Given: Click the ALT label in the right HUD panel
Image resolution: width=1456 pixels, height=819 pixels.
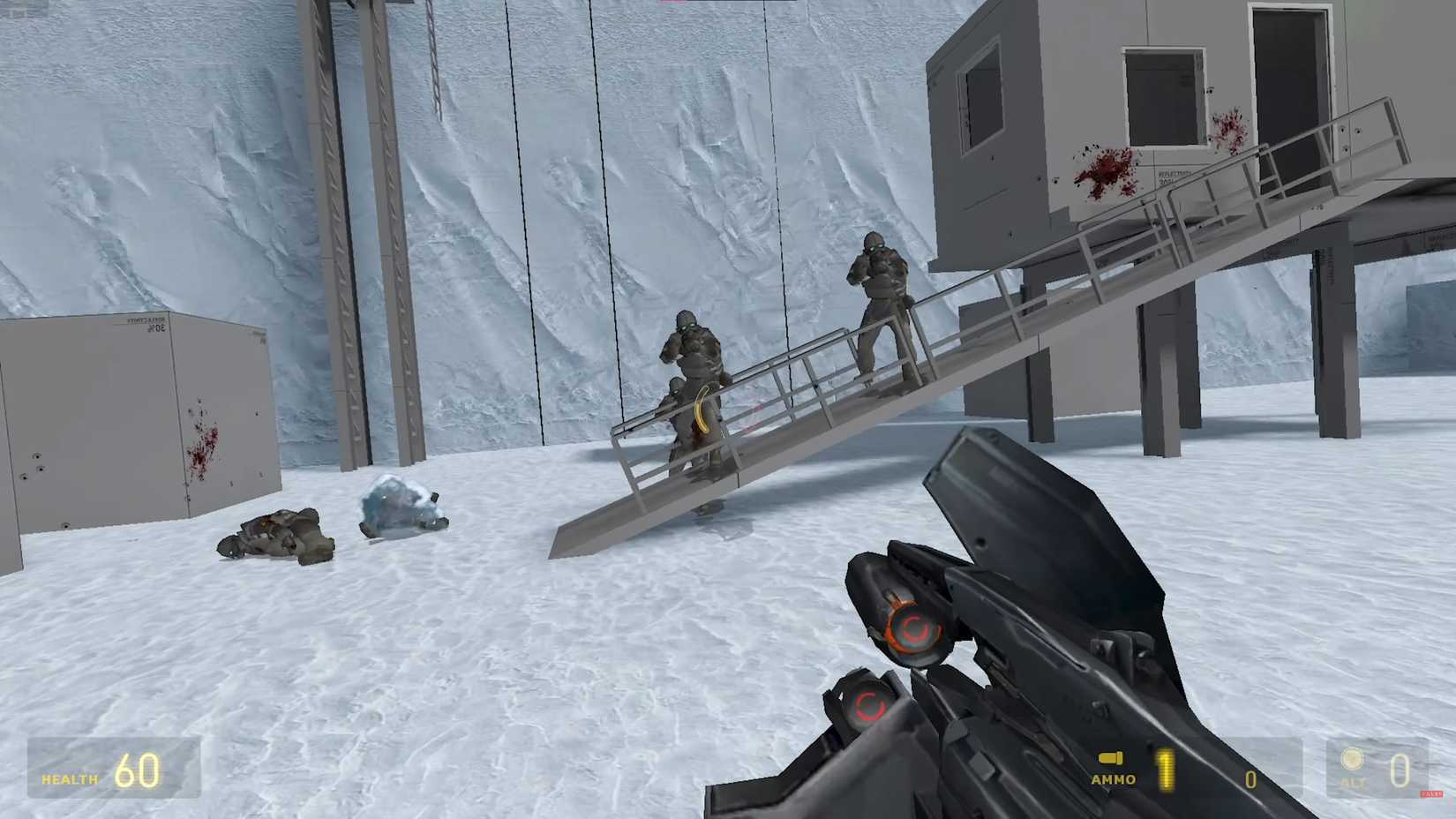Looking at the screenshot, I should coord(1352,780).
